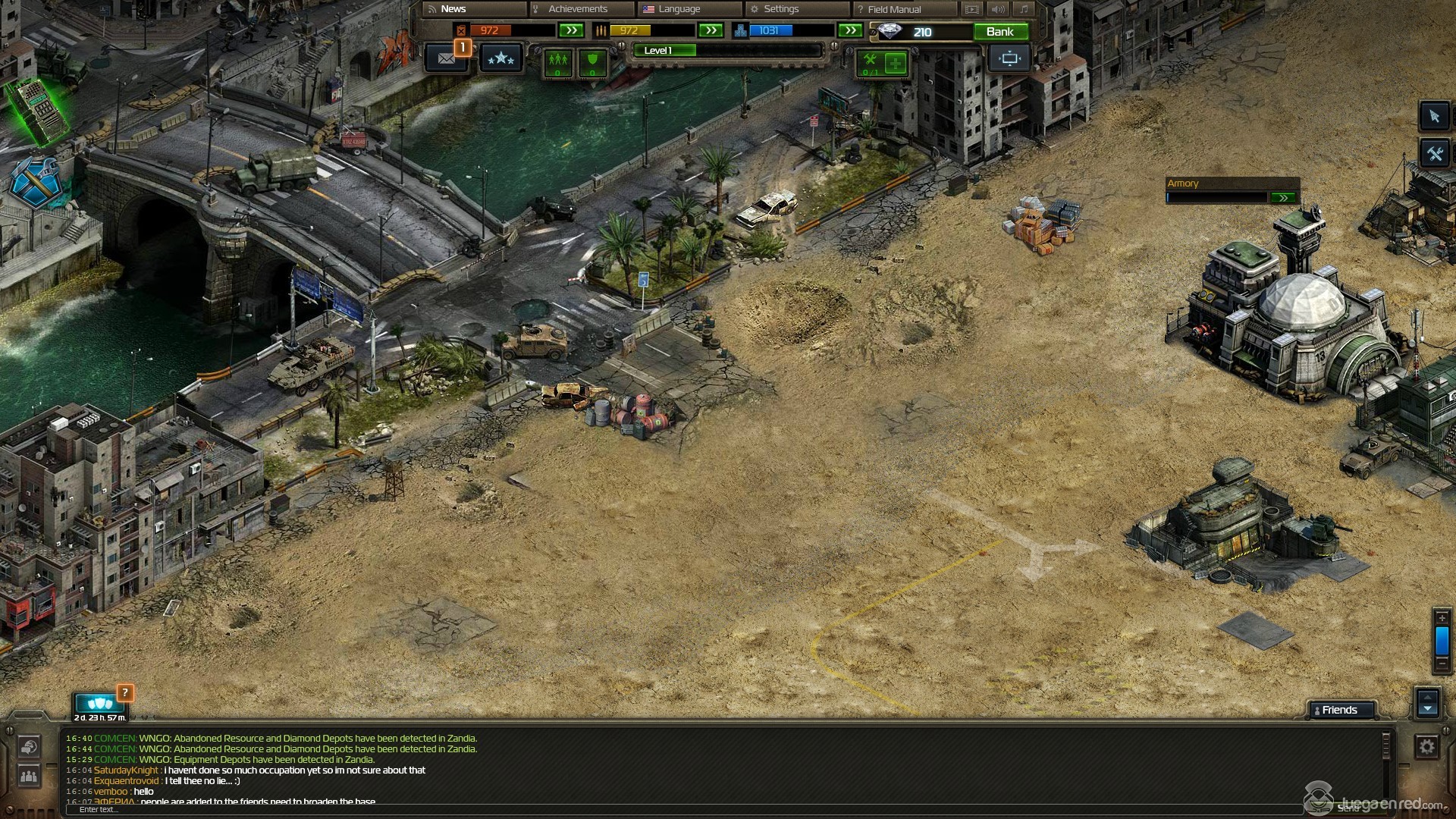Screen dimensions: 1456x819
Task: Open the green troops panel
Action: [558, 62]
